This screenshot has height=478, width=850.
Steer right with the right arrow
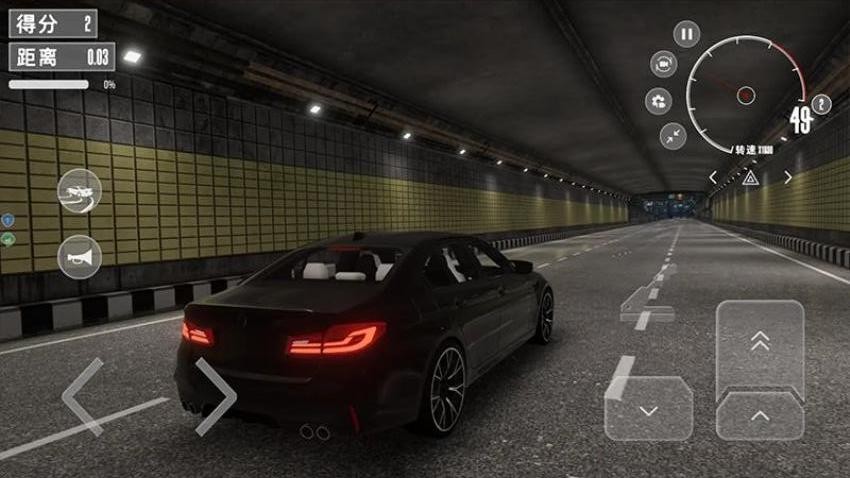click(215, 396)
